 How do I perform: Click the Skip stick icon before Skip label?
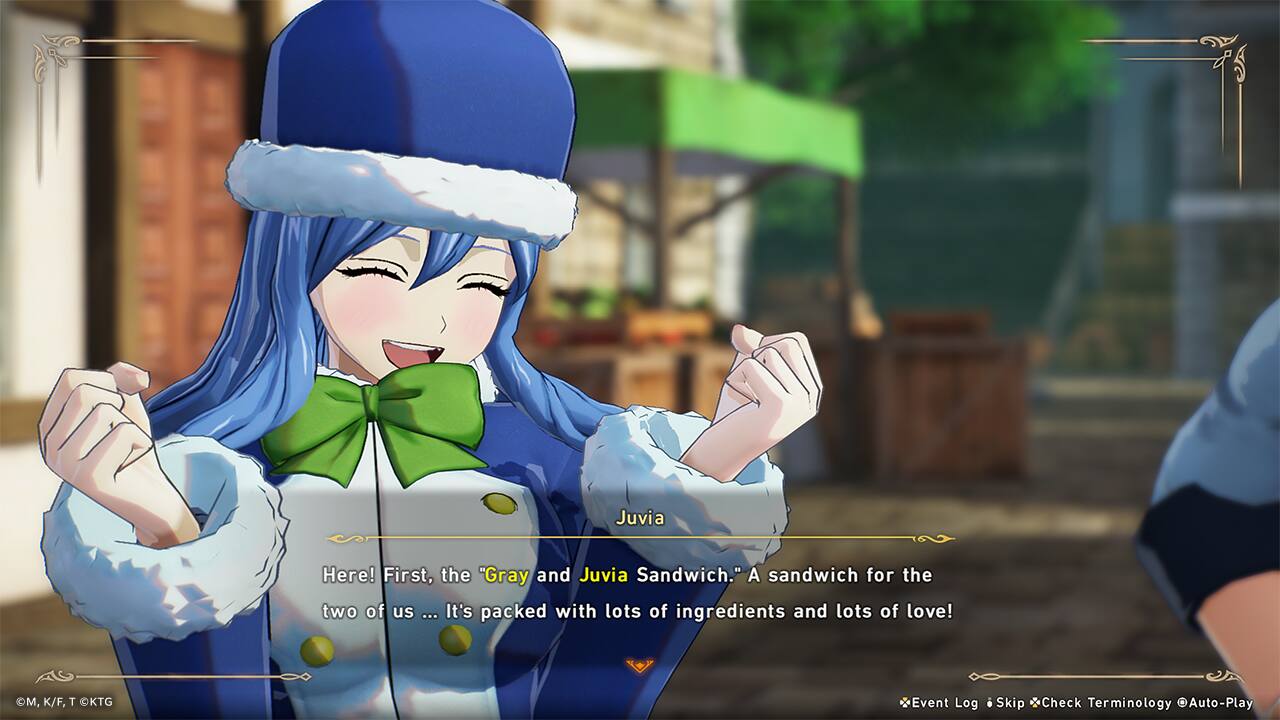coord(989,703)
